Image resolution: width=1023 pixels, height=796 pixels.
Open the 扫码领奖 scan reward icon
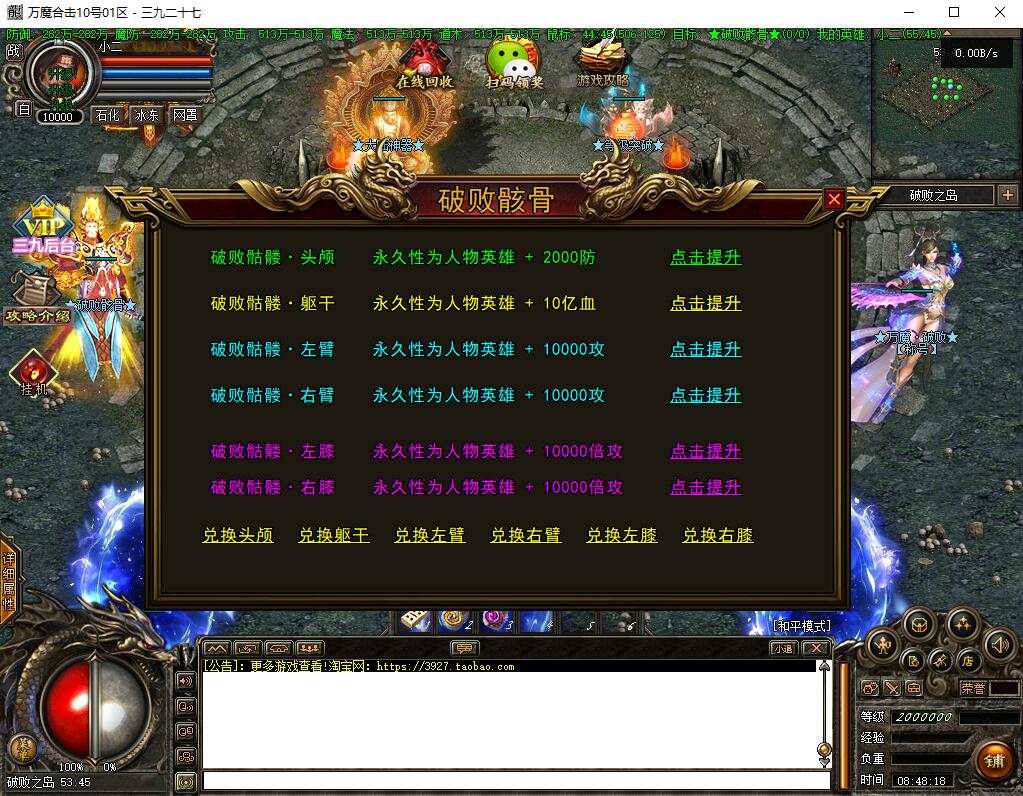coord(514,64)
